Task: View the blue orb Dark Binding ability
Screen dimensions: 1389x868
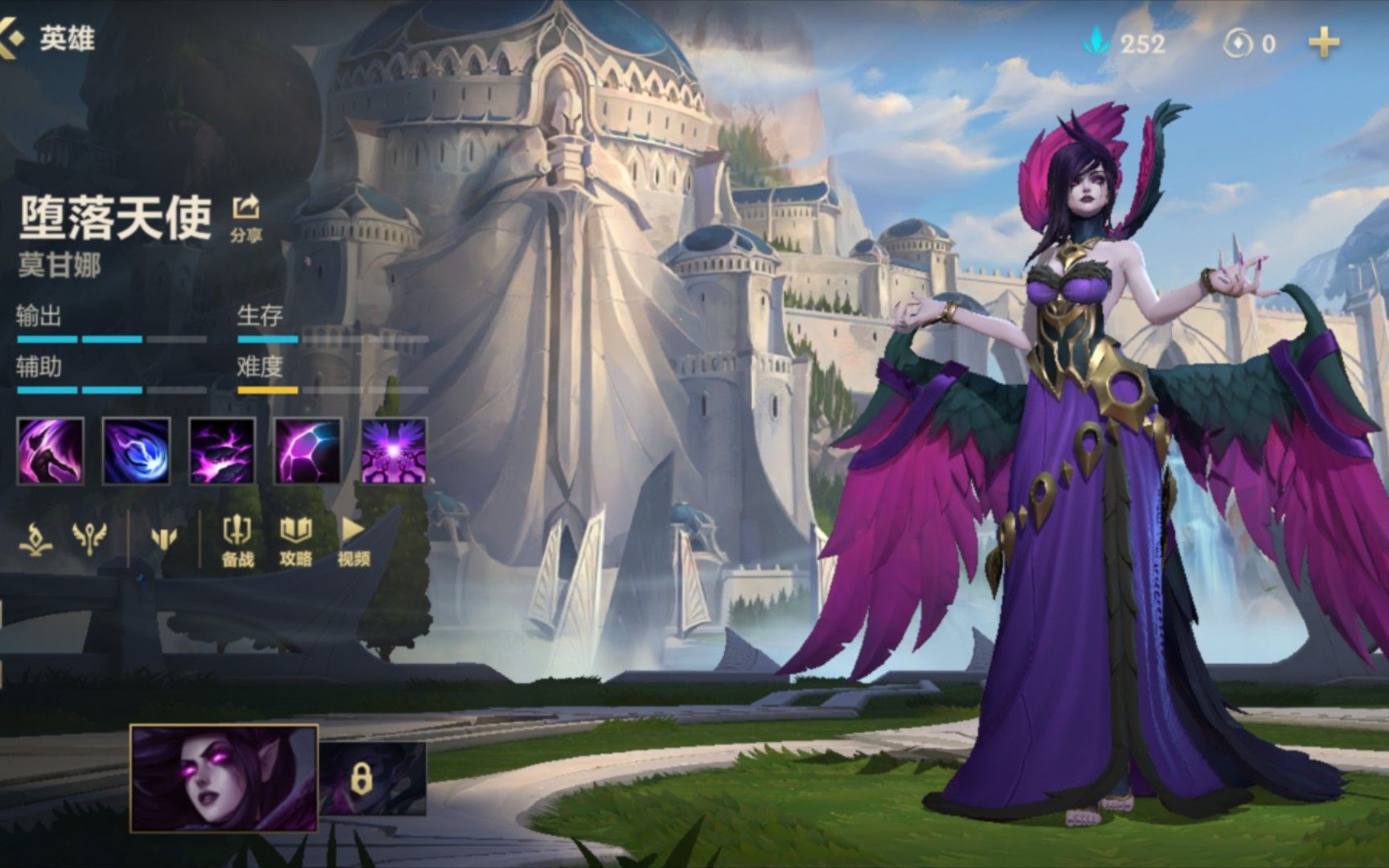Action: coord(136,451)
